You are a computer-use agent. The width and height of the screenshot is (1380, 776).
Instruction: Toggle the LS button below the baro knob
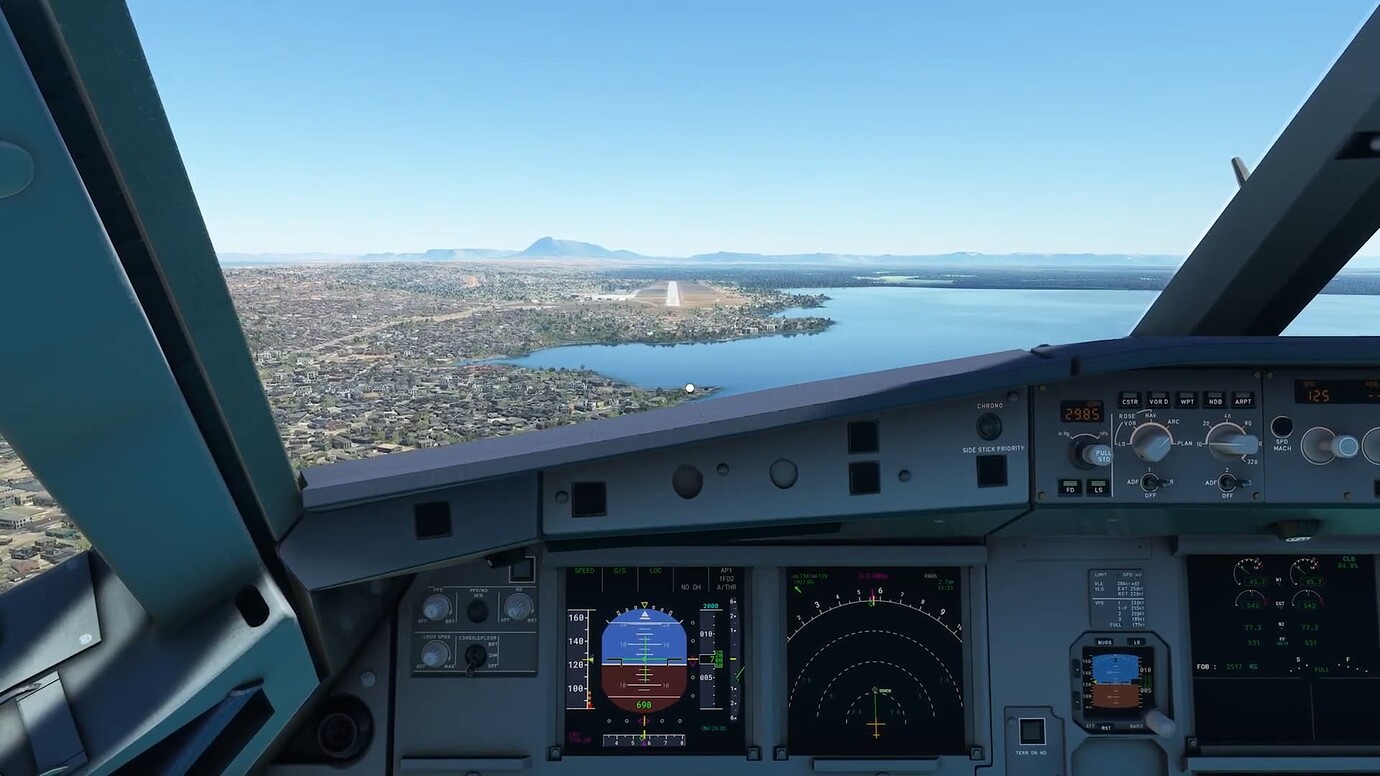point(1099,490)
